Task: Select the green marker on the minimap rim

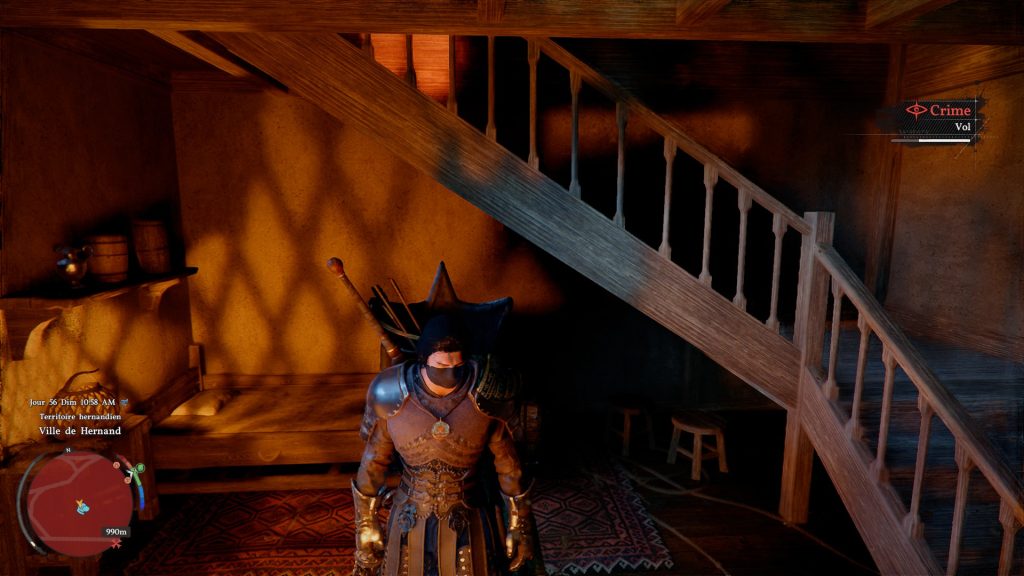Action: coord(138,468)
